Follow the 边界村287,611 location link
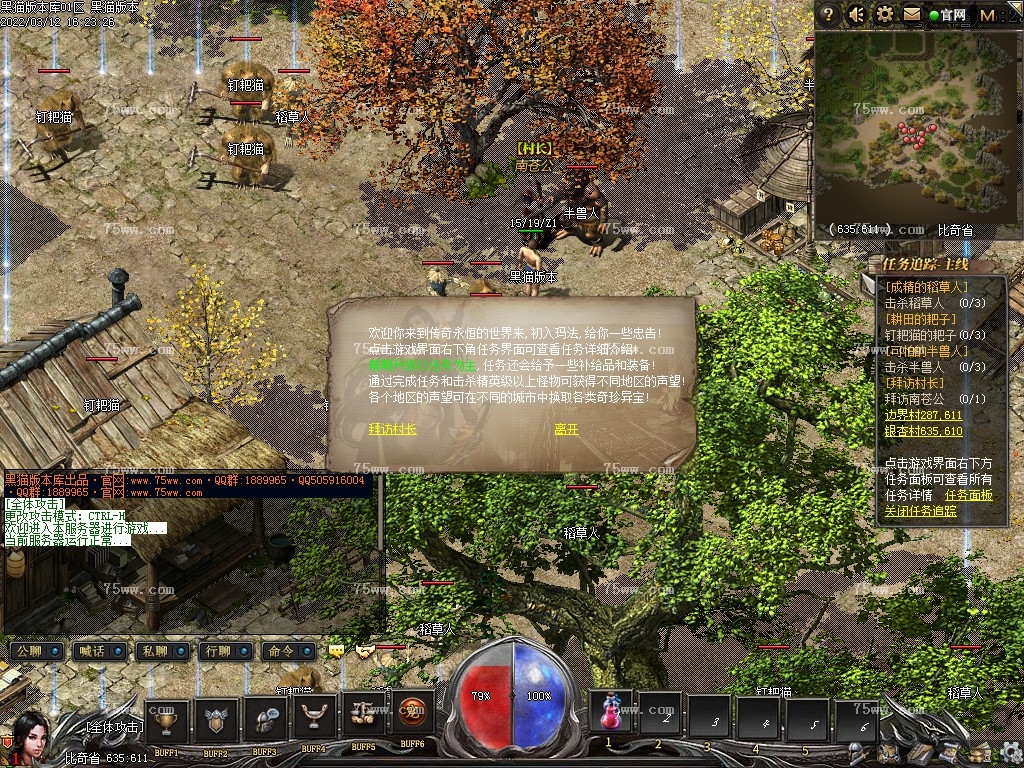The image size is (1024, 768). point(923,414)
